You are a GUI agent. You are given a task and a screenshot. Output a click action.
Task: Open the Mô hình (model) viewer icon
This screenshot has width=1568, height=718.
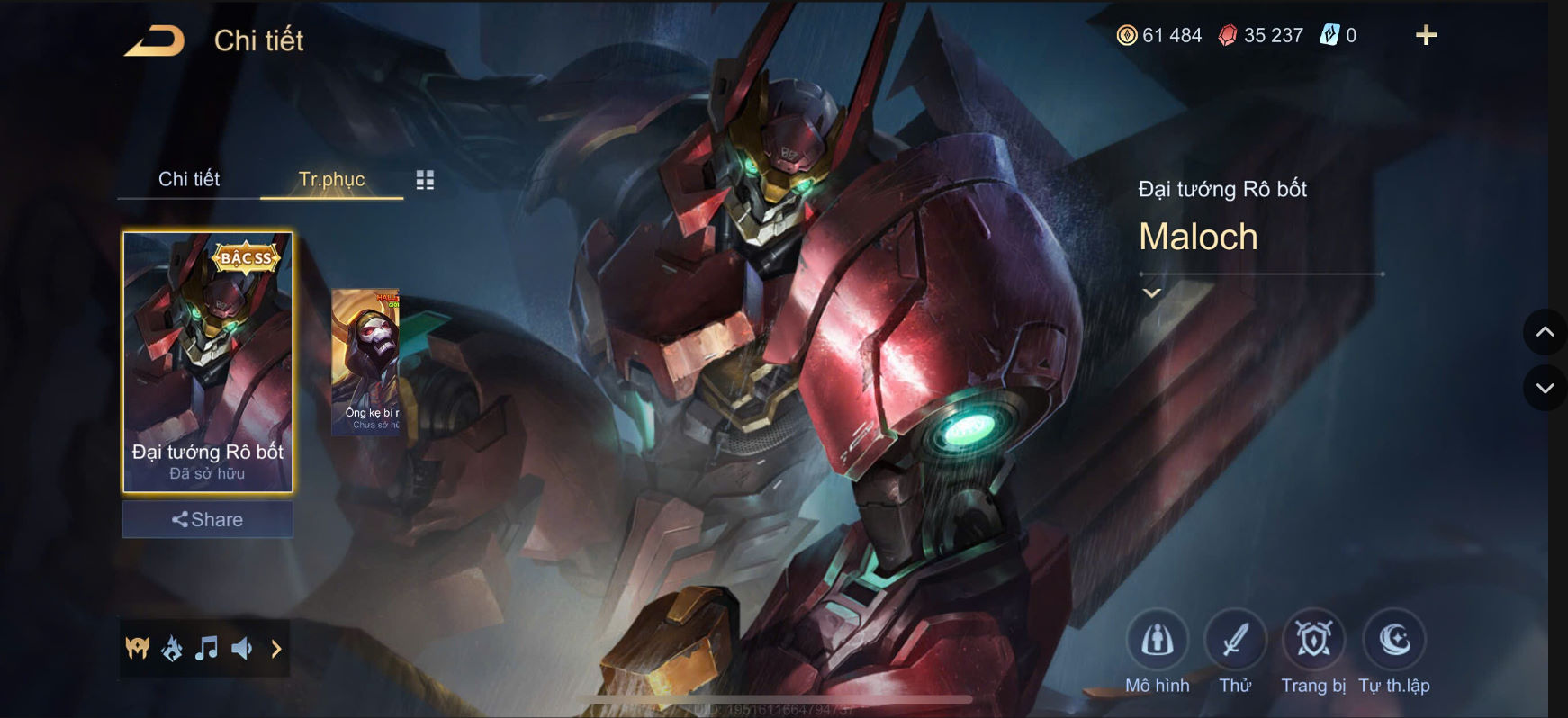[1157, 640]
